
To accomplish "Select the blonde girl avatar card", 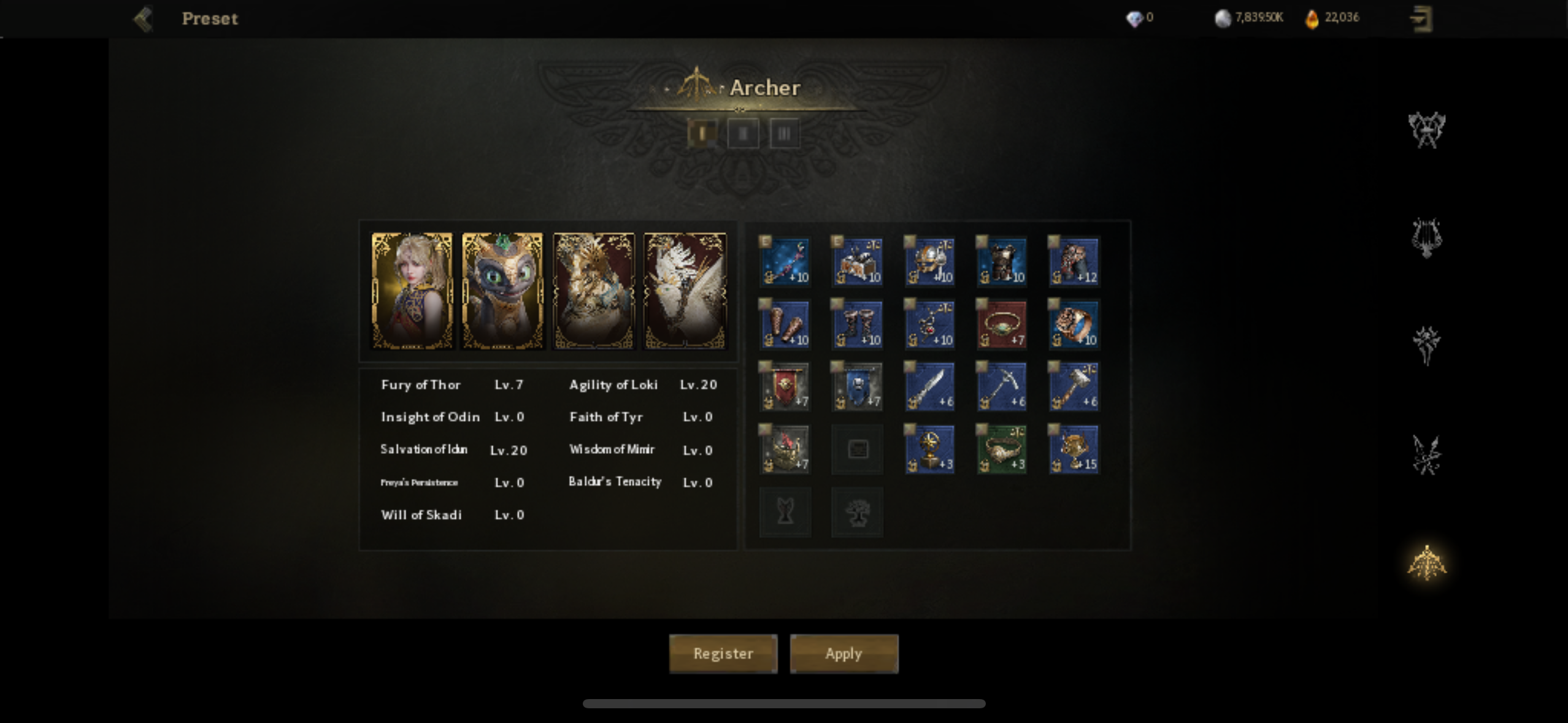I will pyautogui.click(x=412, y=291).
